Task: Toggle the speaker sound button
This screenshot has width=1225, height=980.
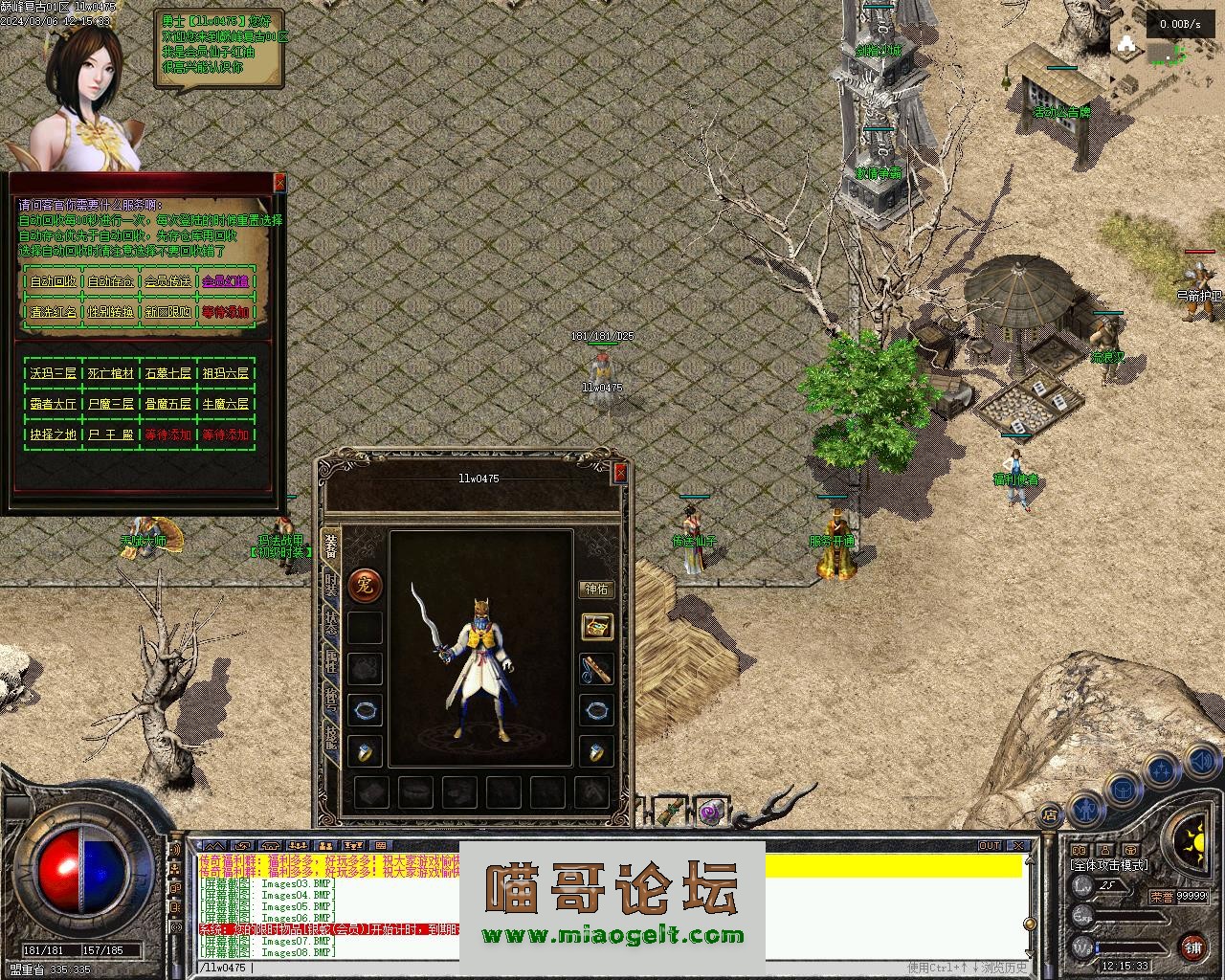Action: [x=1201, y=763]
